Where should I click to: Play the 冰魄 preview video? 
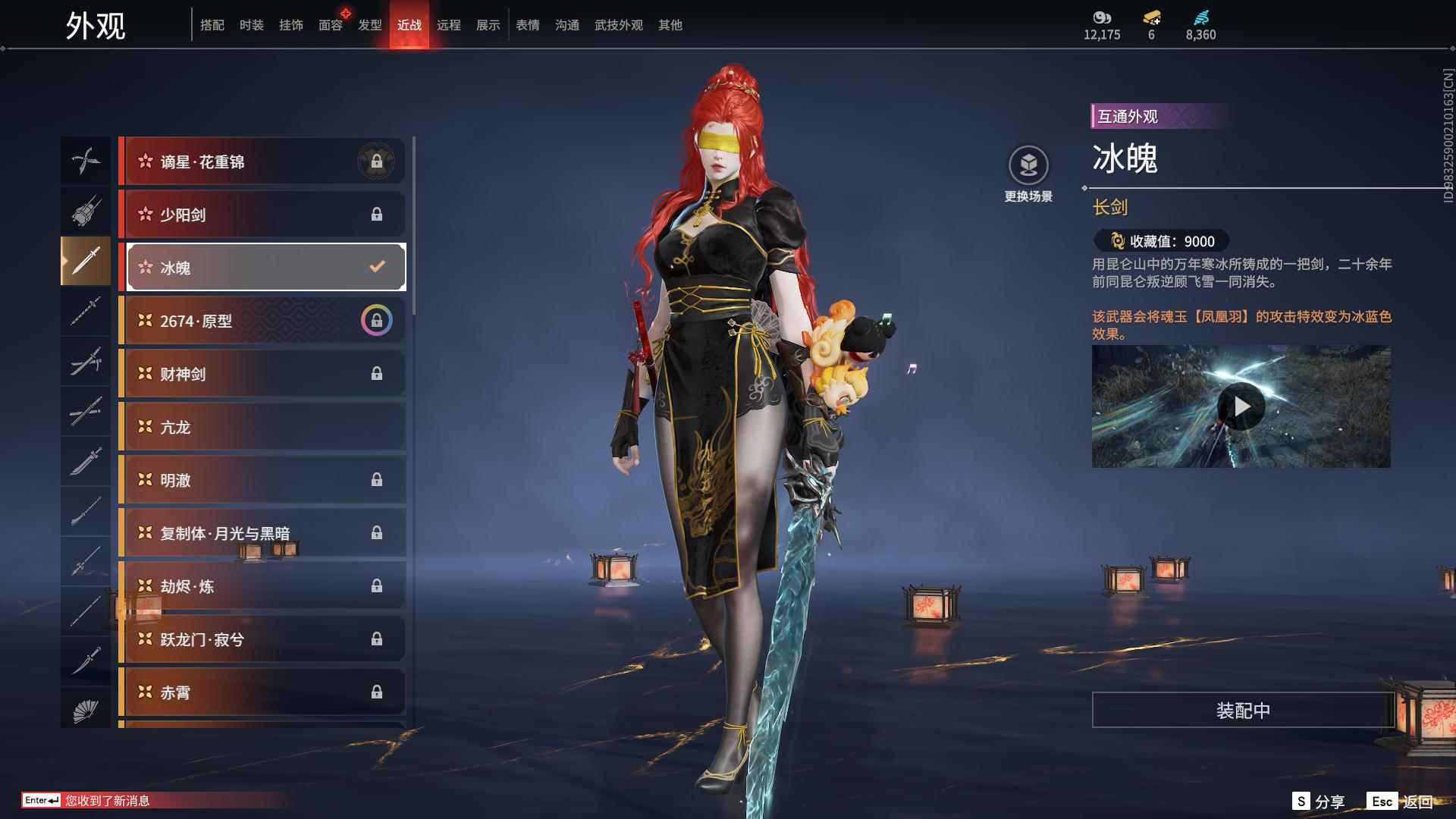click(x=1241, y=407)
